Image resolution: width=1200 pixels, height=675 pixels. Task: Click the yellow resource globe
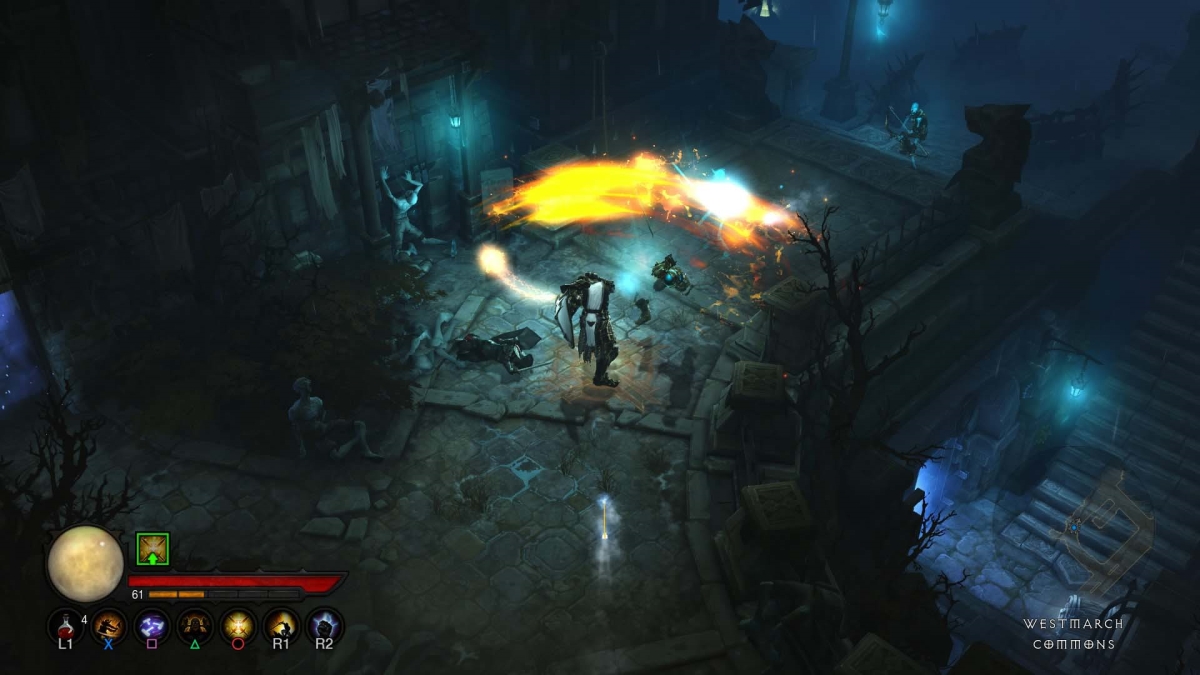[x=85, y=563]
